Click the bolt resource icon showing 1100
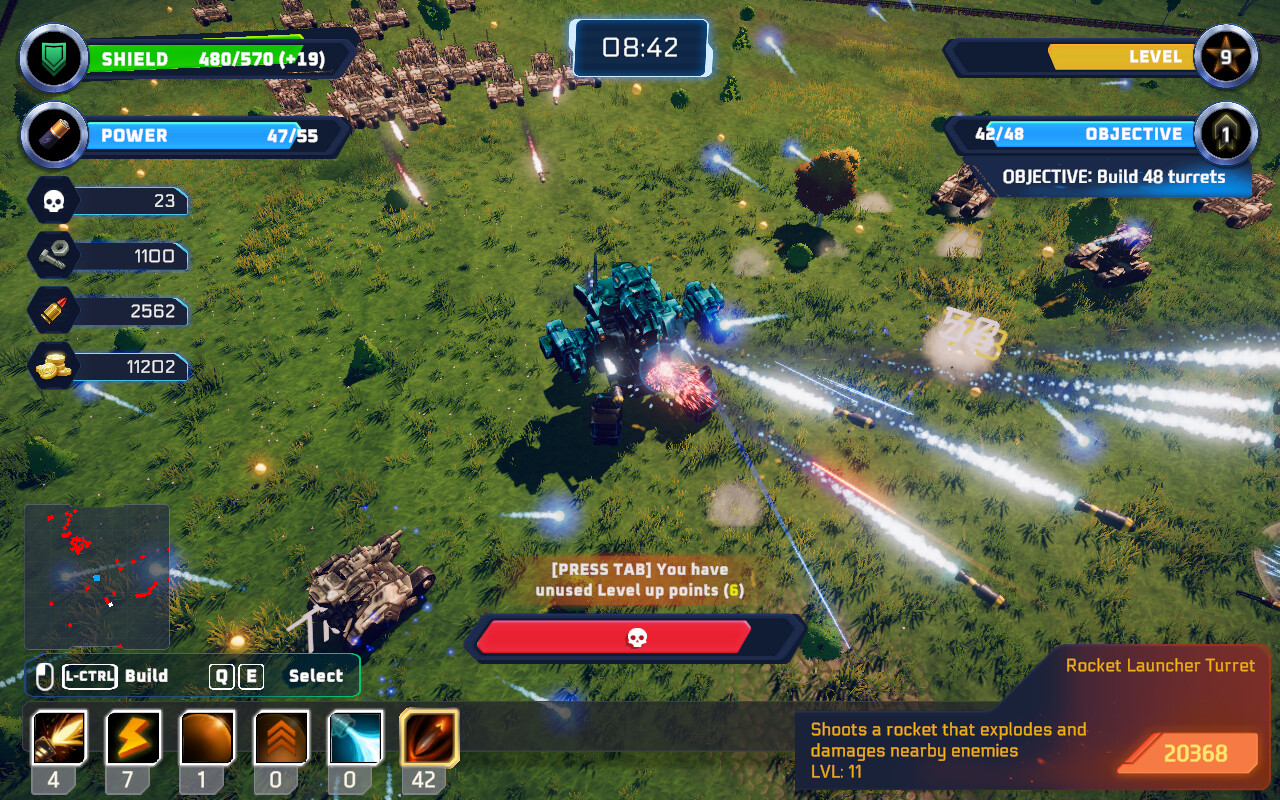 pyautogui.click(x=52, y=255)
